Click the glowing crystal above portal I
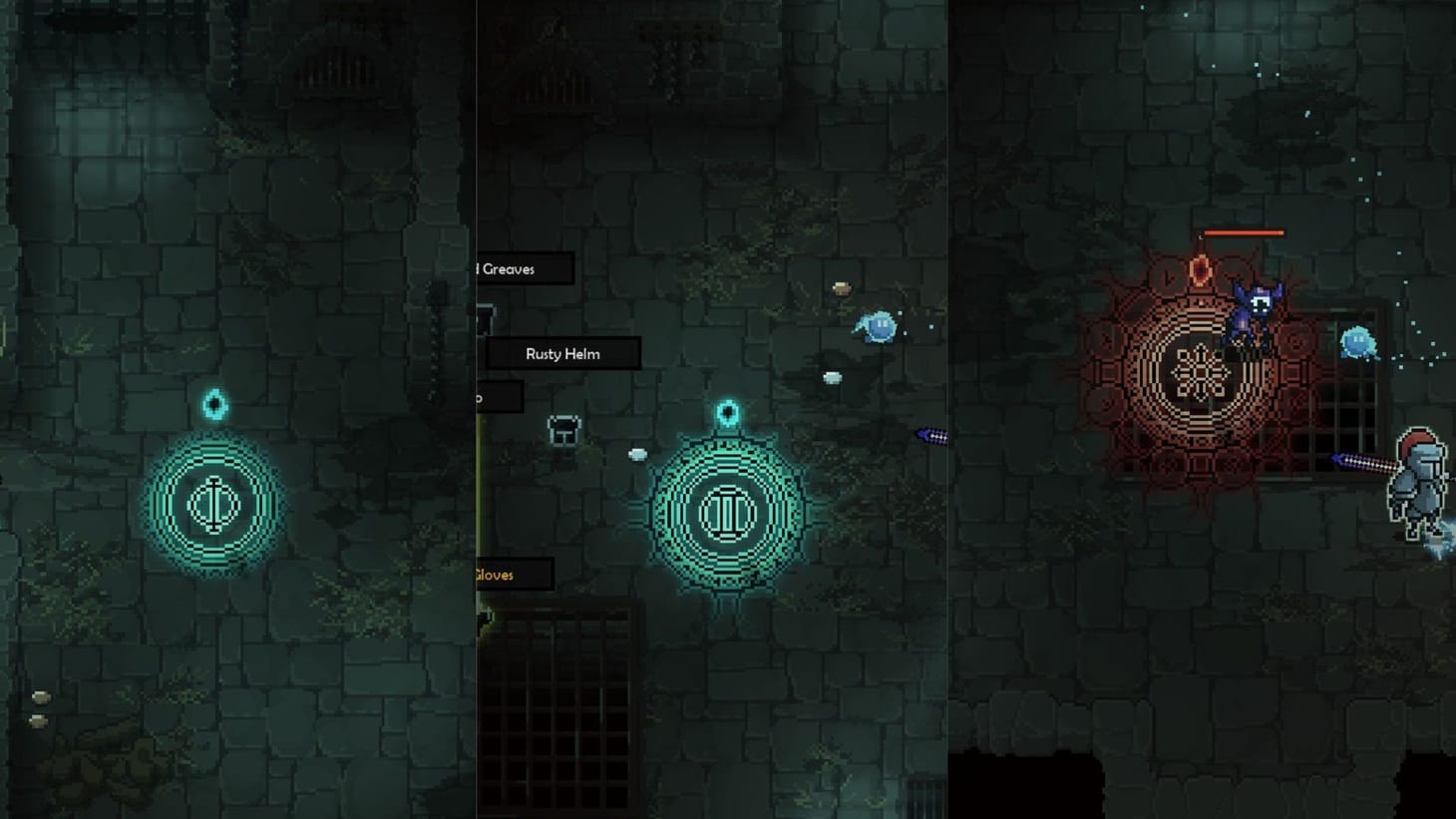1456x819 pixels. point(213,403)
